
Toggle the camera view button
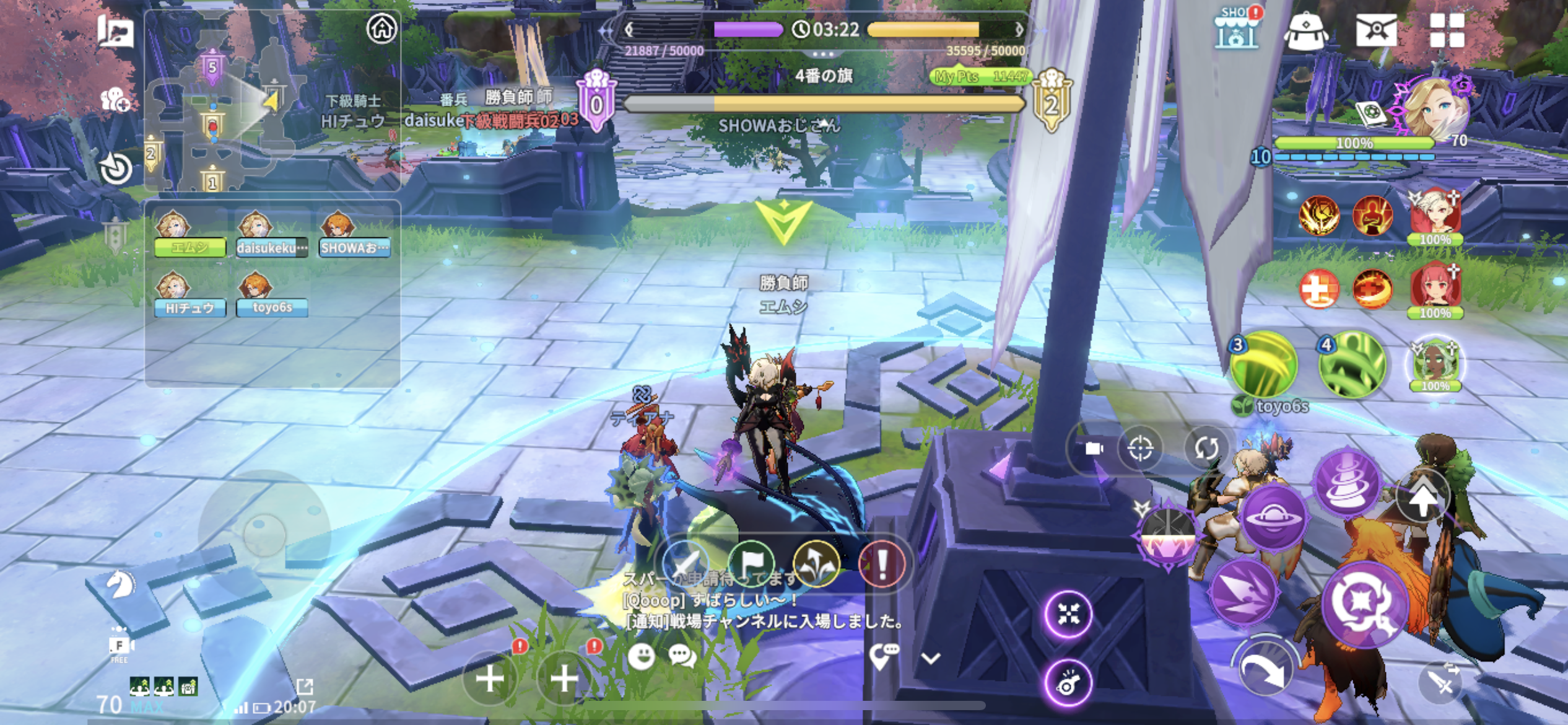click(1094, 448)
